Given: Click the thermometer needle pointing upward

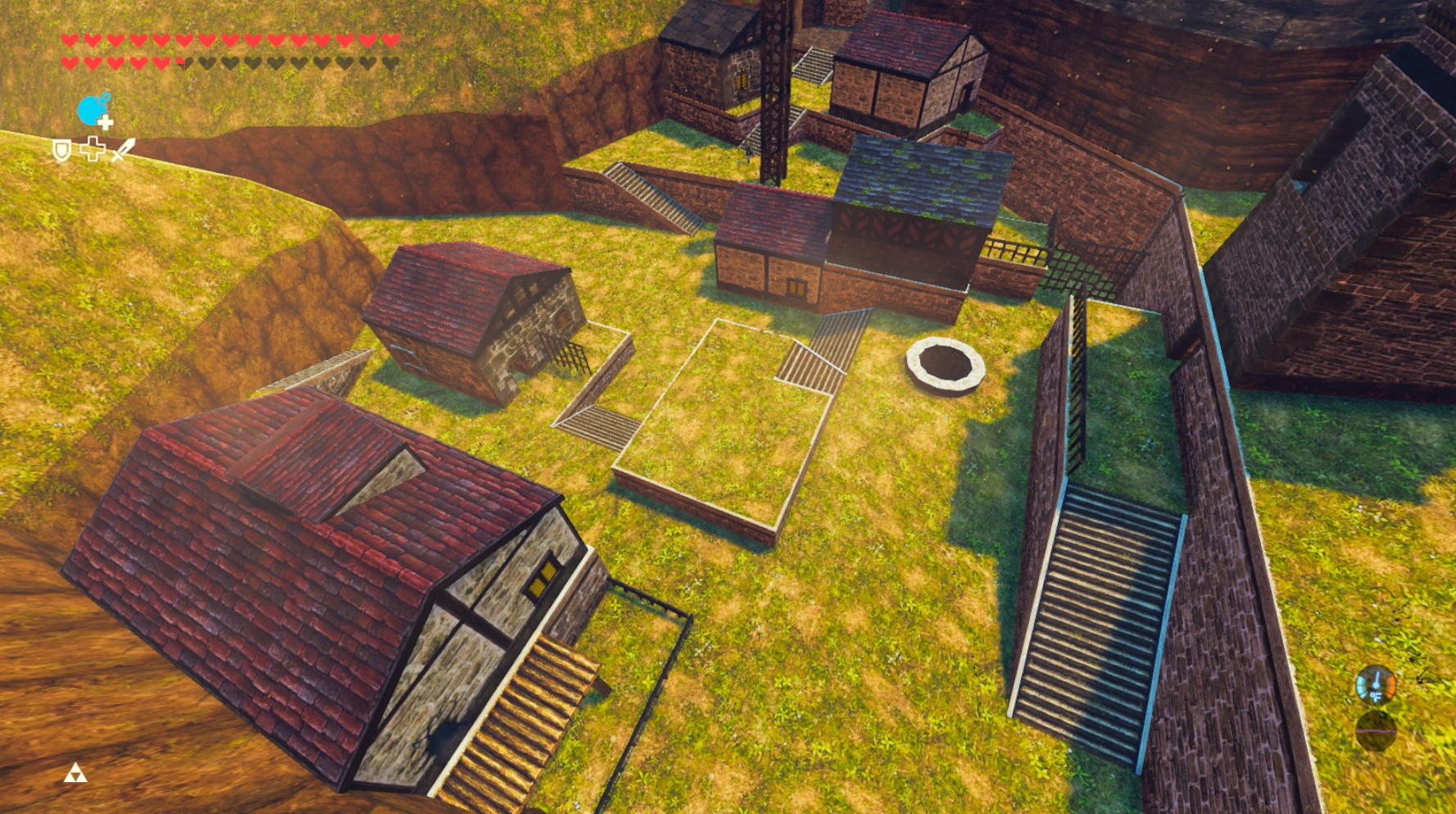Looking at the screenshot, I should 1376,676.
